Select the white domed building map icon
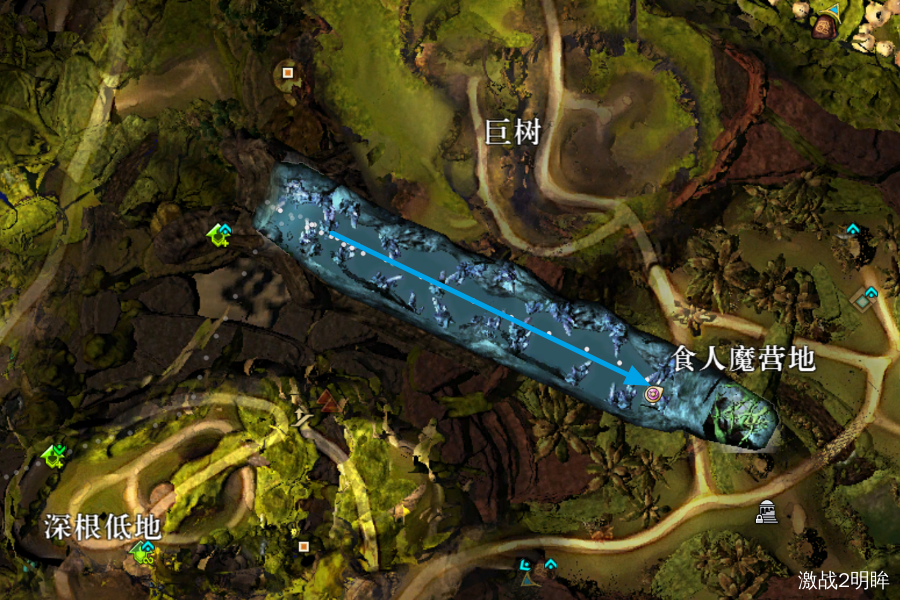 [x=766, y=511]
